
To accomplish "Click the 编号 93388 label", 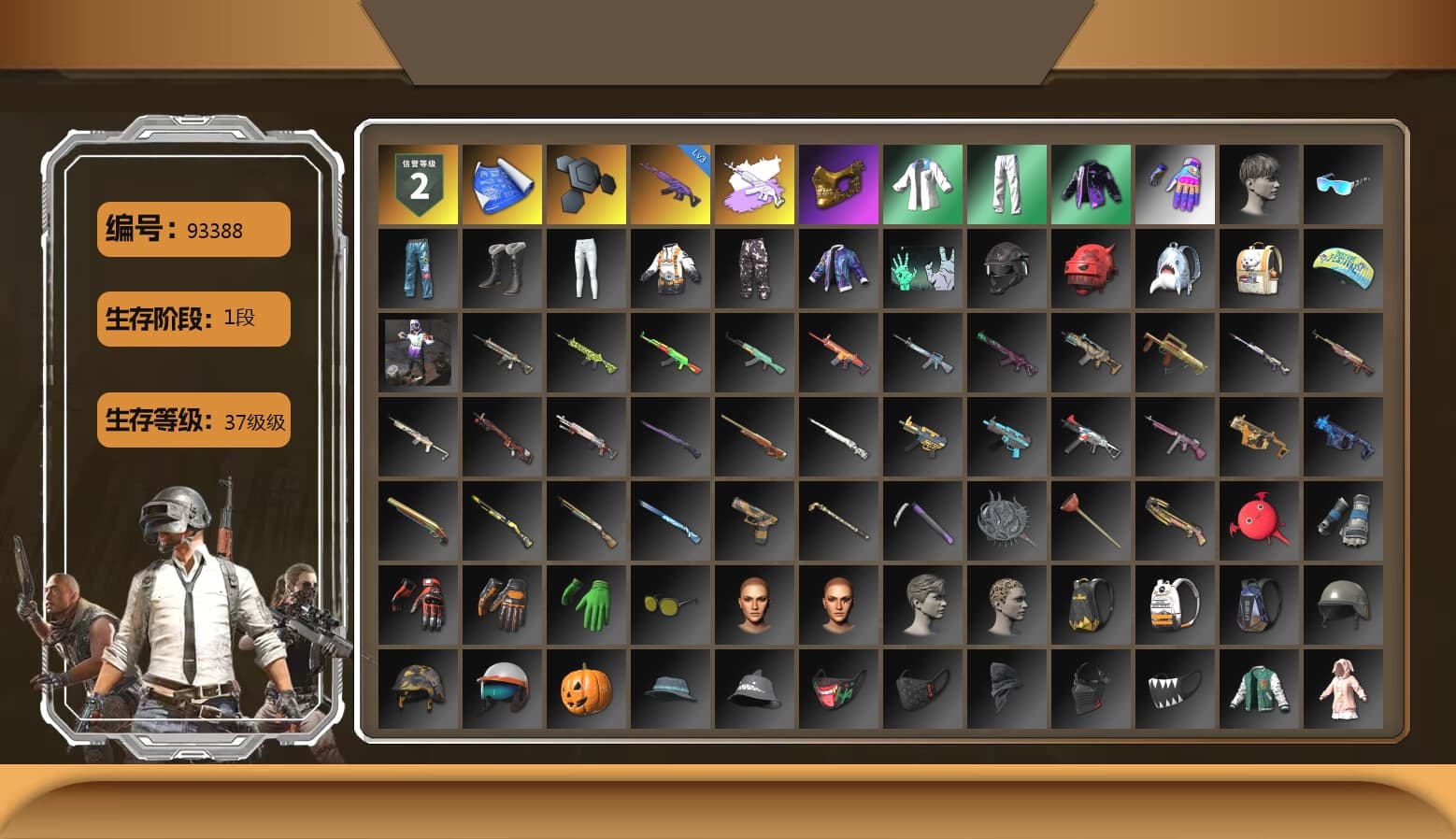I will (x=192, y=229).
